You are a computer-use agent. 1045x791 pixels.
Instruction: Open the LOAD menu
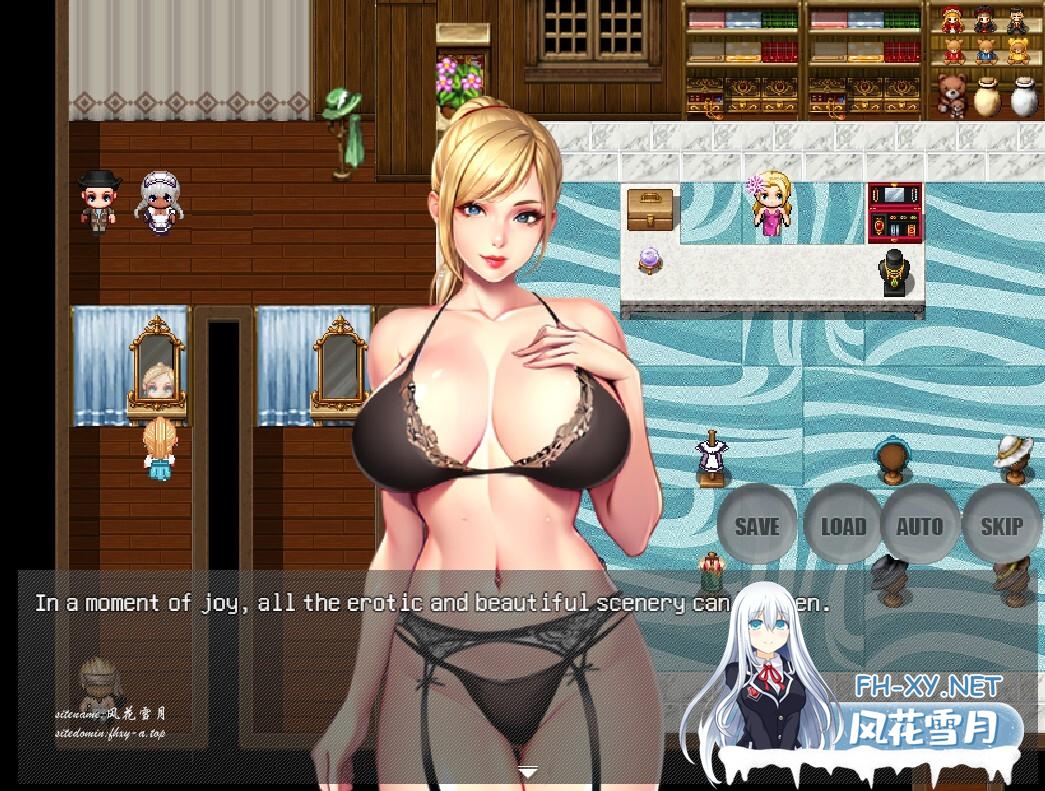(x=842, y=526)
